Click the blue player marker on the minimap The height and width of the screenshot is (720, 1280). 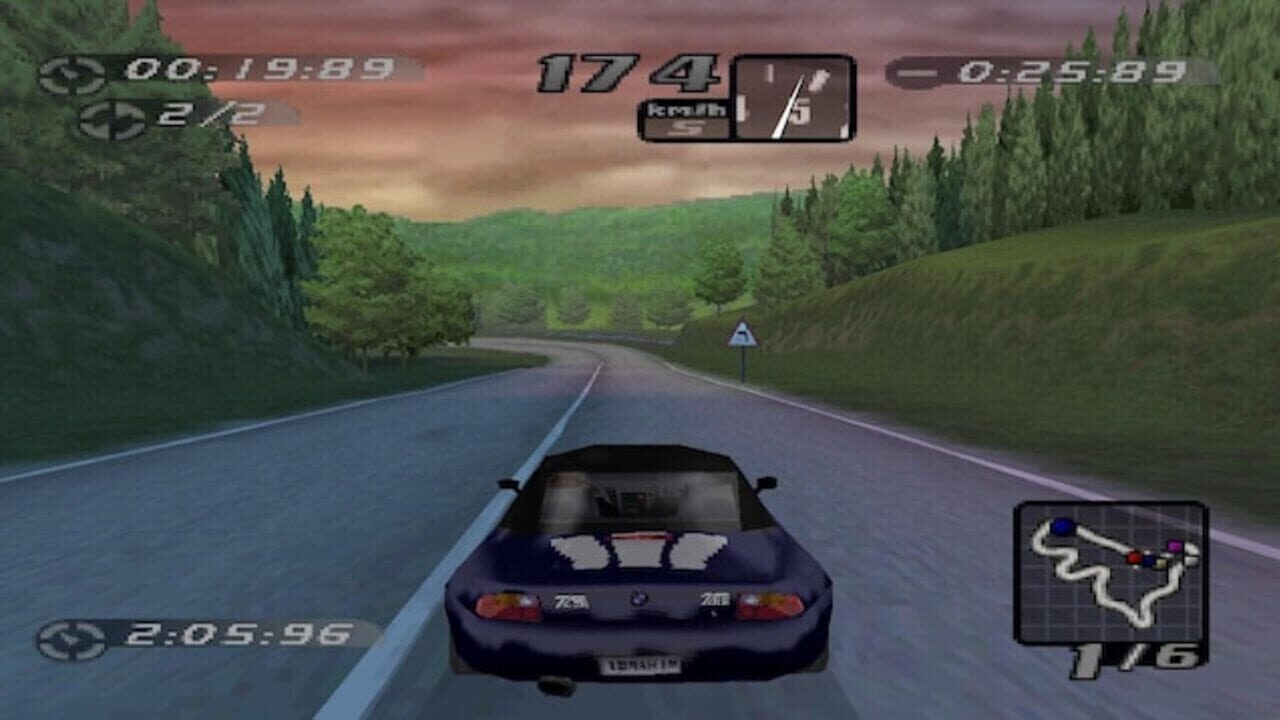(1062, 528)
